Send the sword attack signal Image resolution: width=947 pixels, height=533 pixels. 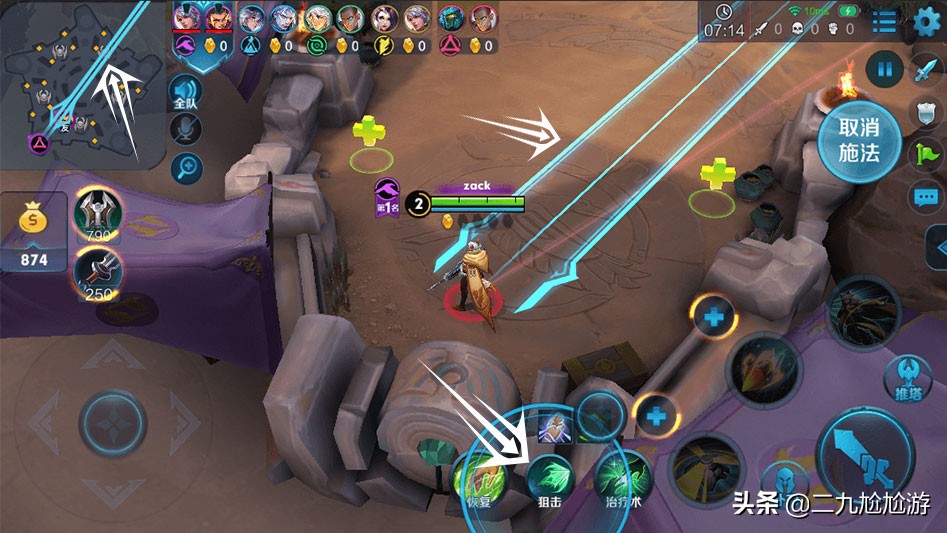tap(926, 70)
